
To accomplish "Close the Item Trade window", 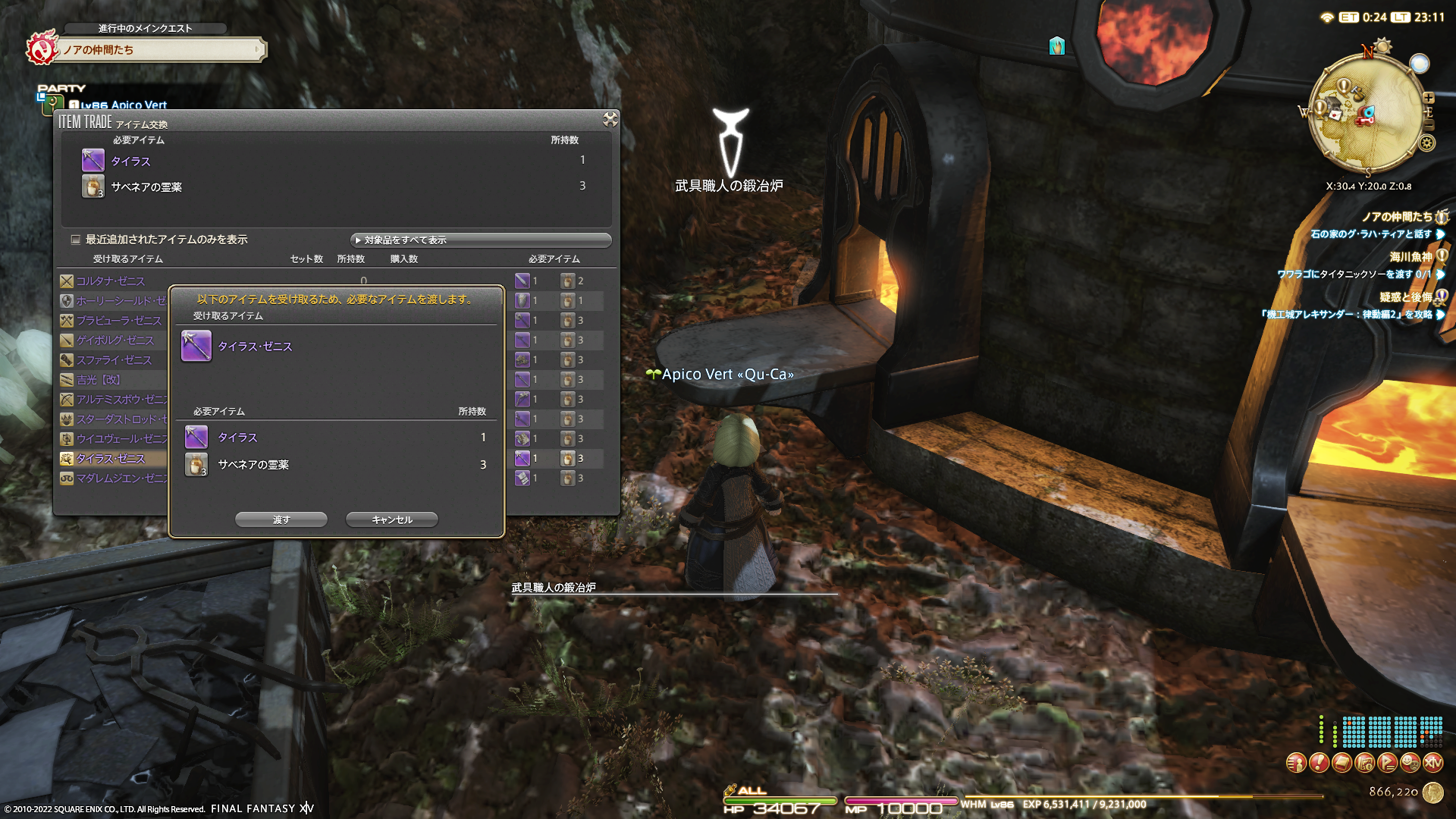I will pyautogui.click(x=610, y=119).
